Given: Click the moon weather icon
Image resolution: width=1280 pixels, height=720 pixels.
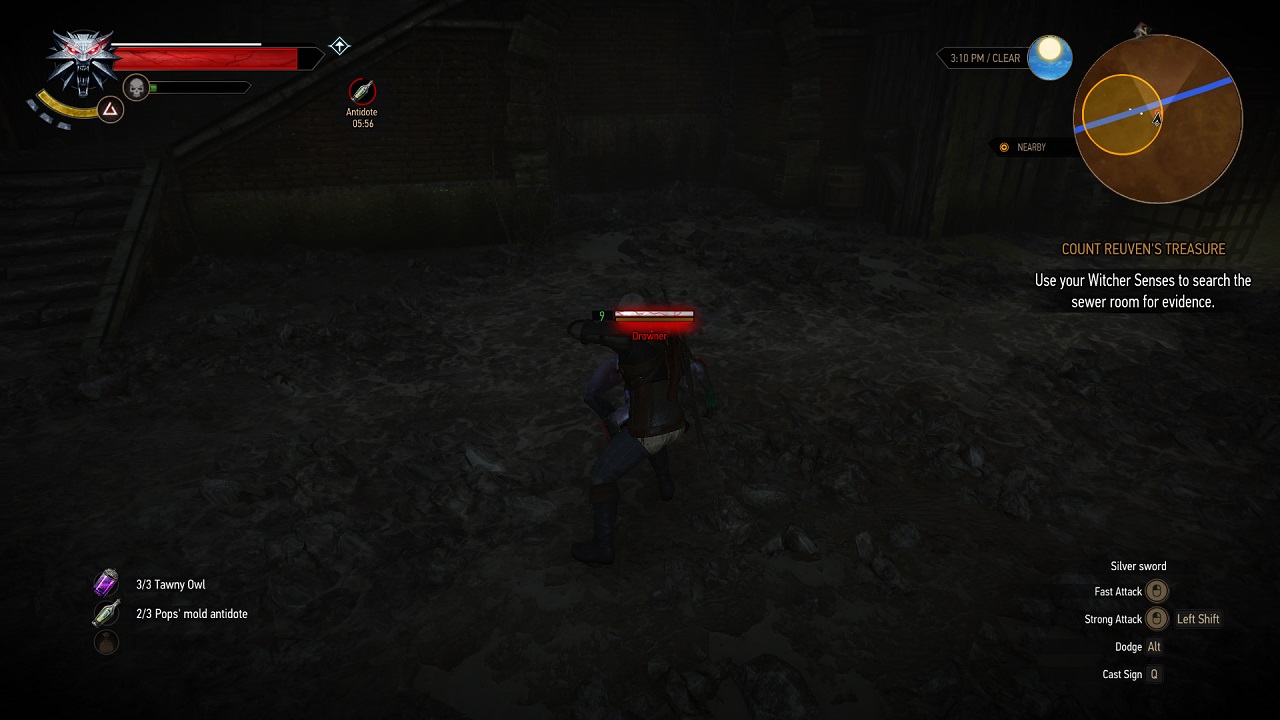Looking at the screenshot, I should [1050, 58].
